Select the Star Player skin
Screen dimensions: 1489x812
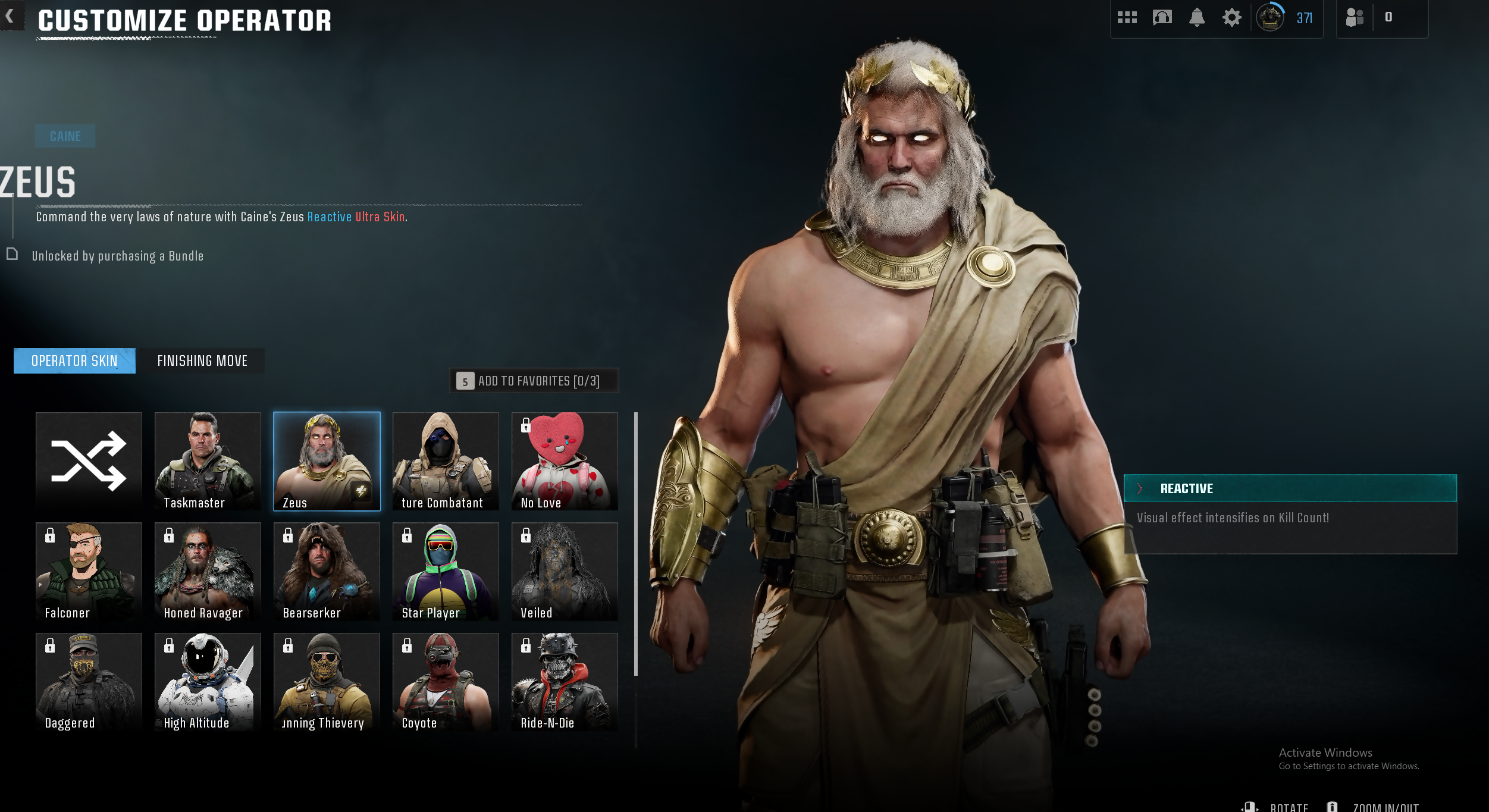(446, 571)
